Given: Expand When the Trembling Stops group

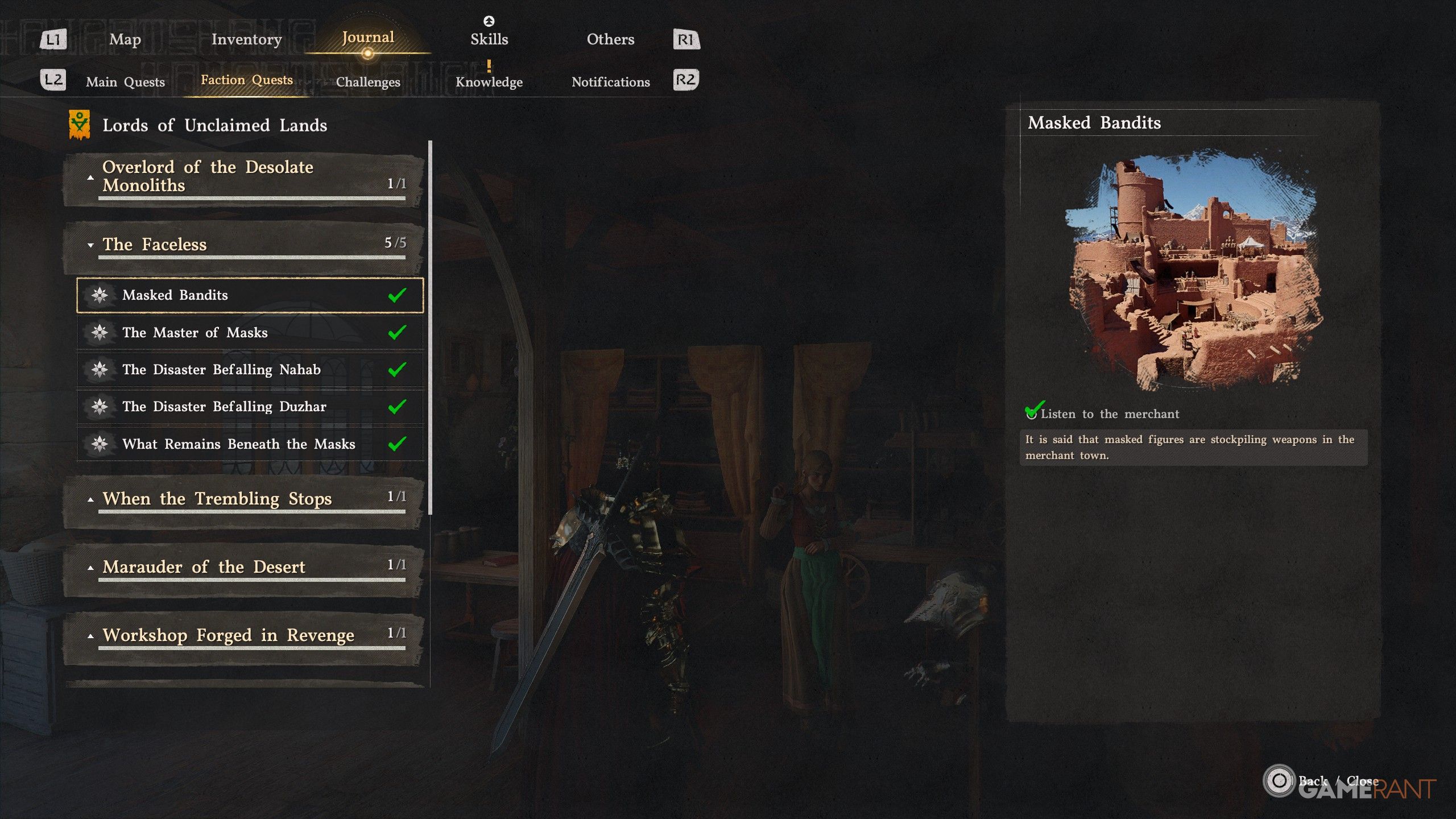Looking at the screenshot, I should pos(245,499).
